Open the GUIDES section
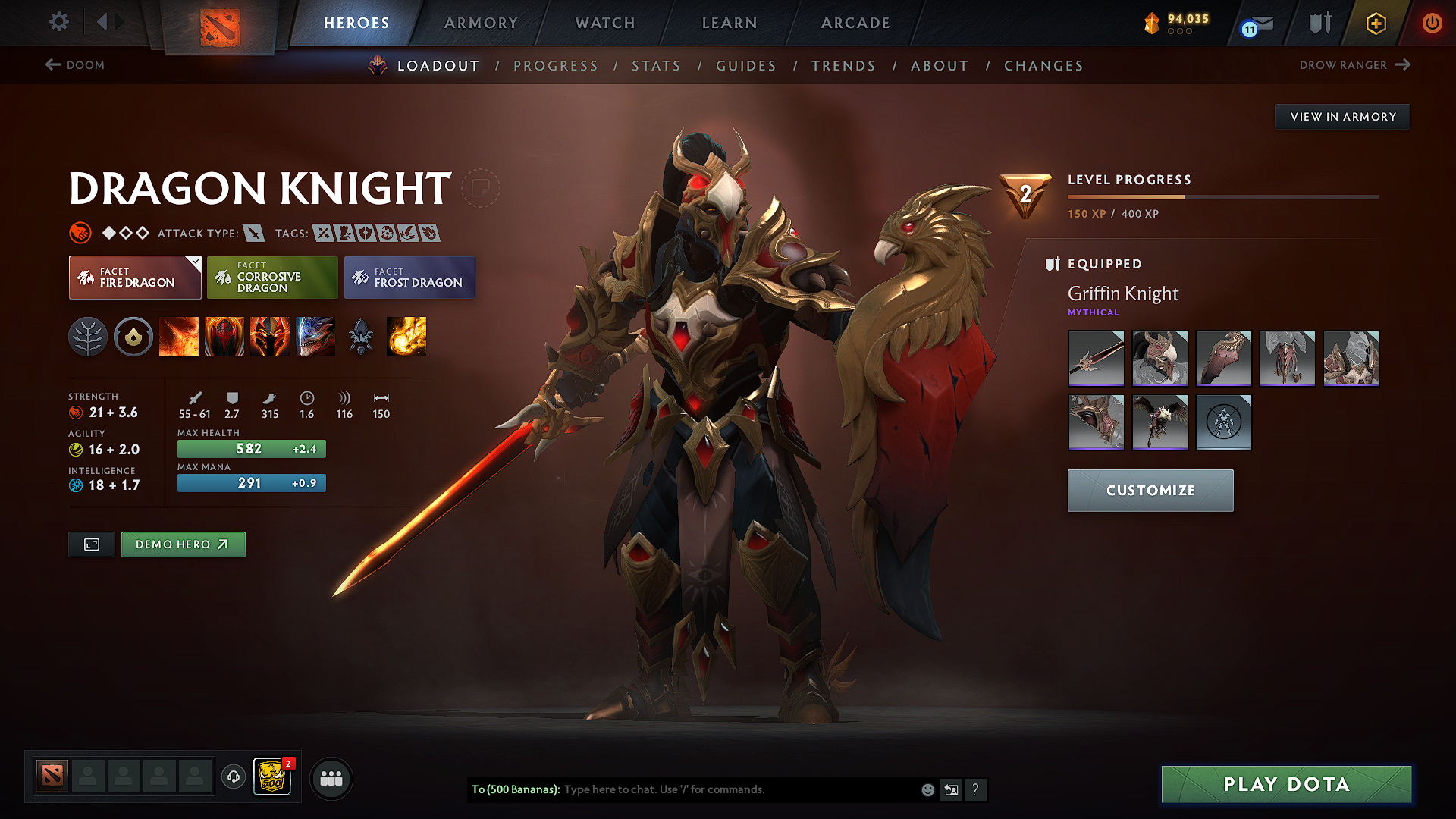Image resolution: width=1456 pixels, height=819 pixels. point(746,66)
